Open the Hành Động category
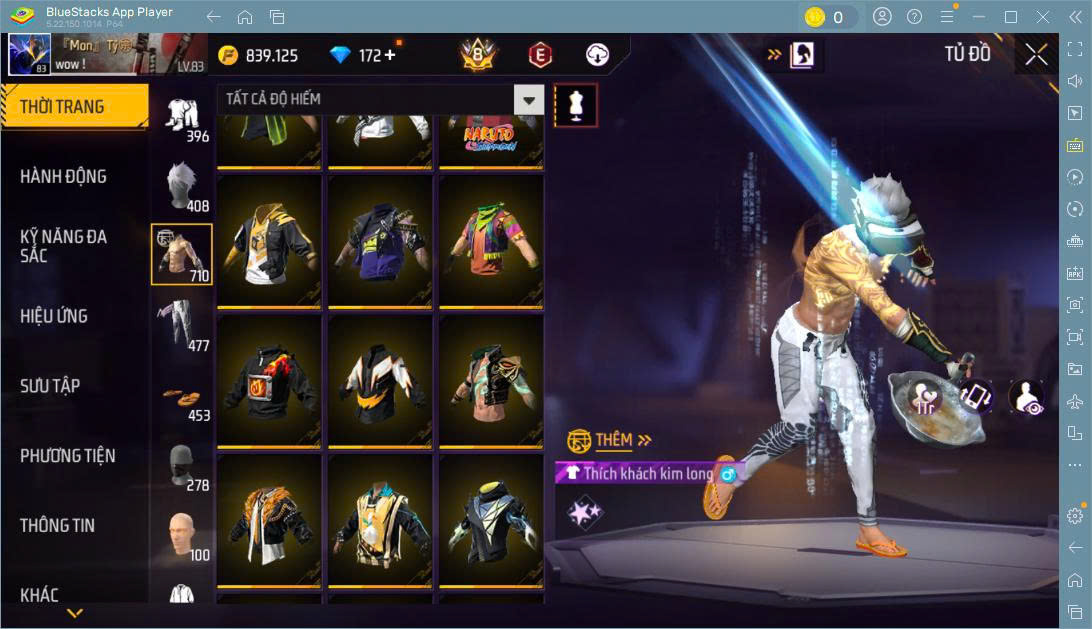1092x629 pixels. [63, 177]
